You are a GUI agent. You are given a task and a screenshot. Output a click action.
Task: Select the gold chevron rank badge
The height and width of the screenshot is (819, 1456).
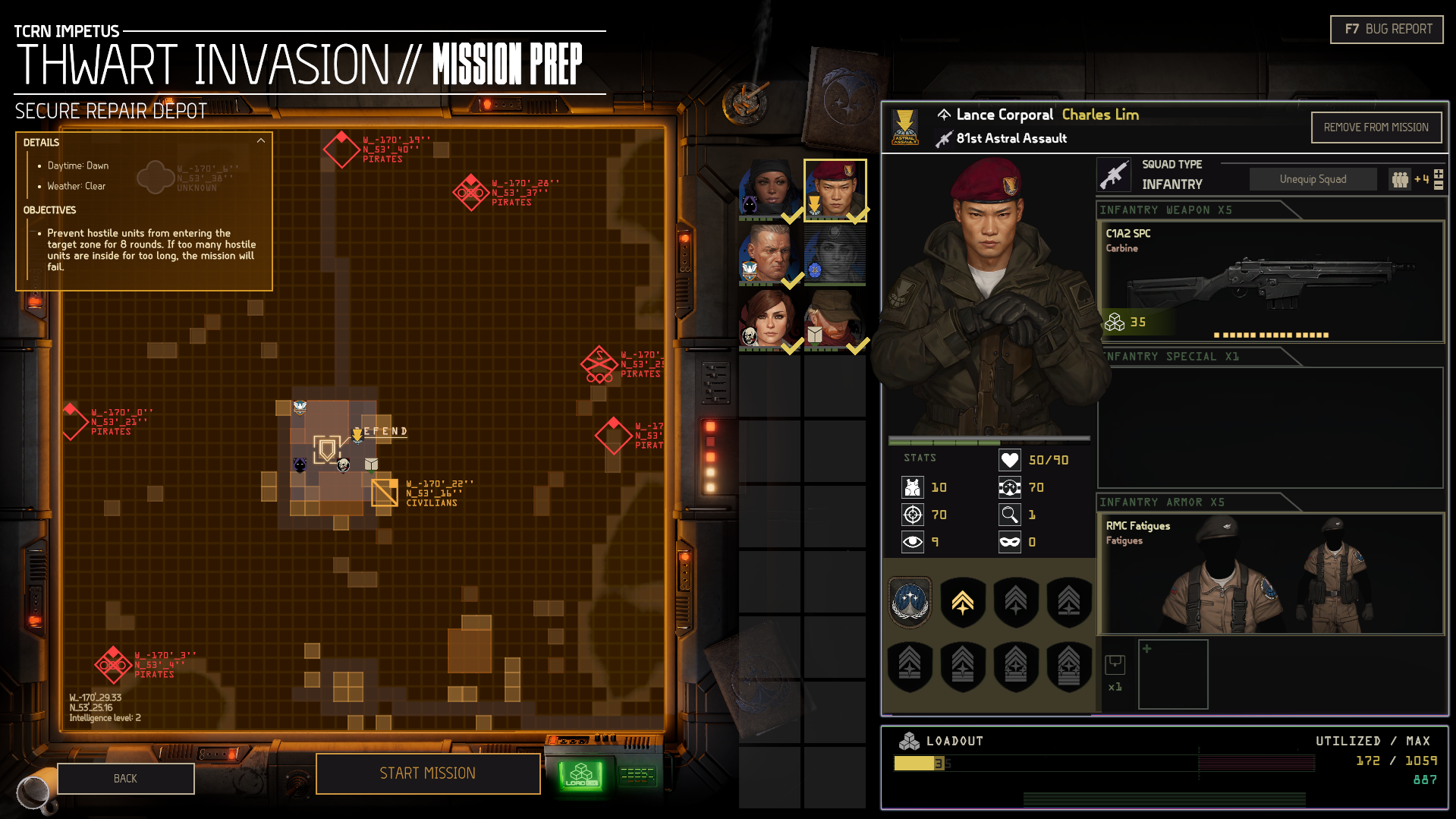[x=963, y=603]
